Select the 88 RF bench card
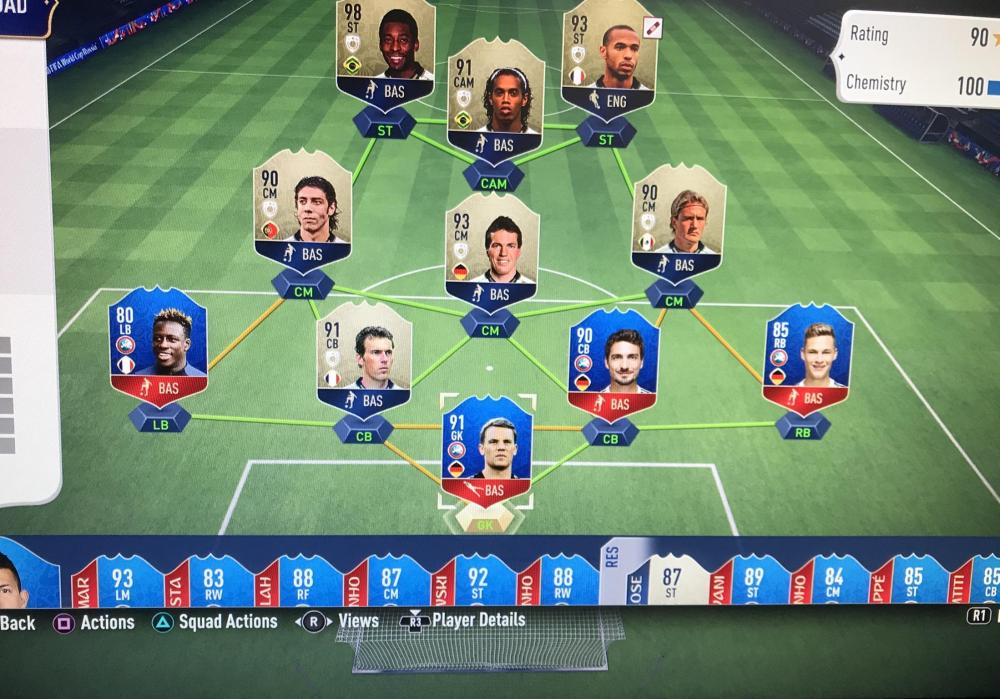1000x699 pixels. 301,581
